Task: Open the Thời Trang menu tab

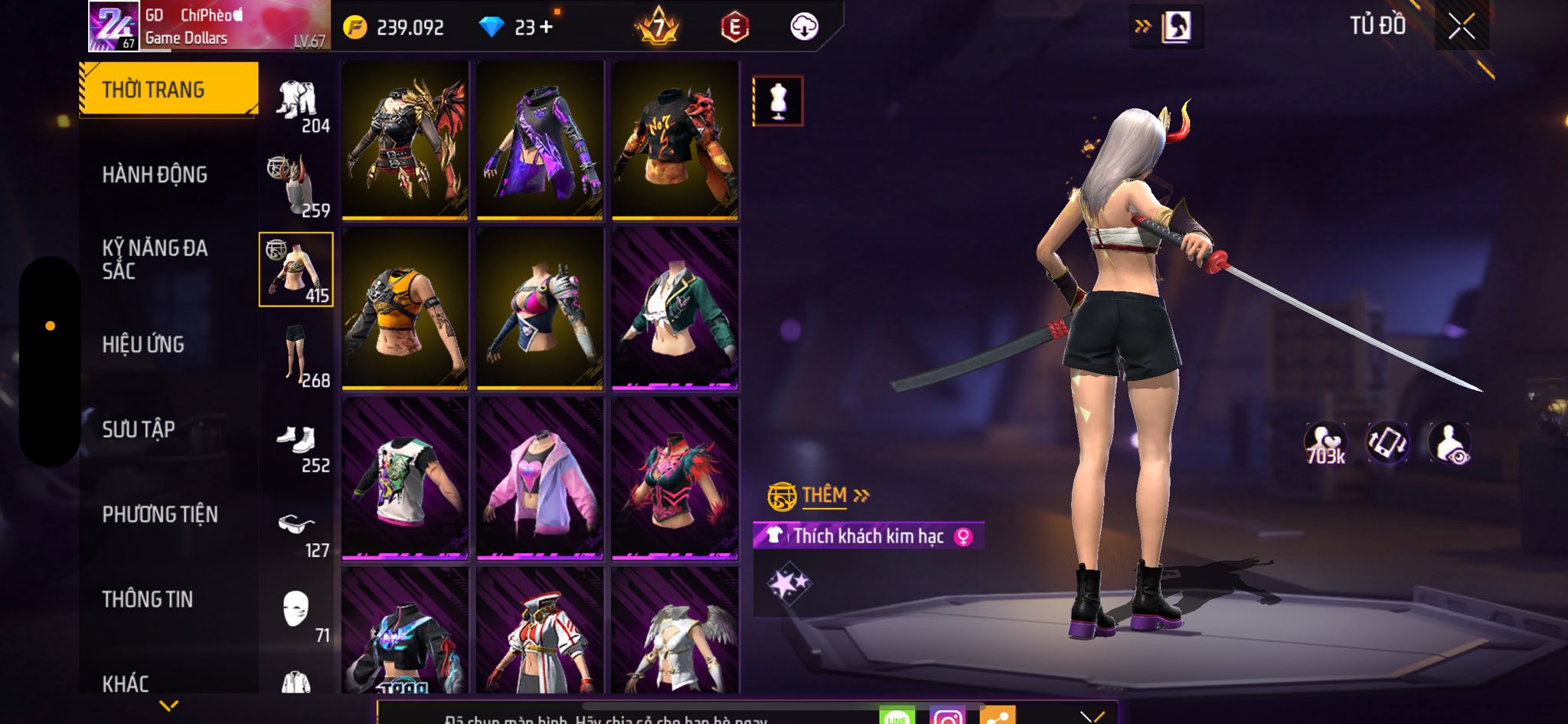Action: click(x=168, y=90)
